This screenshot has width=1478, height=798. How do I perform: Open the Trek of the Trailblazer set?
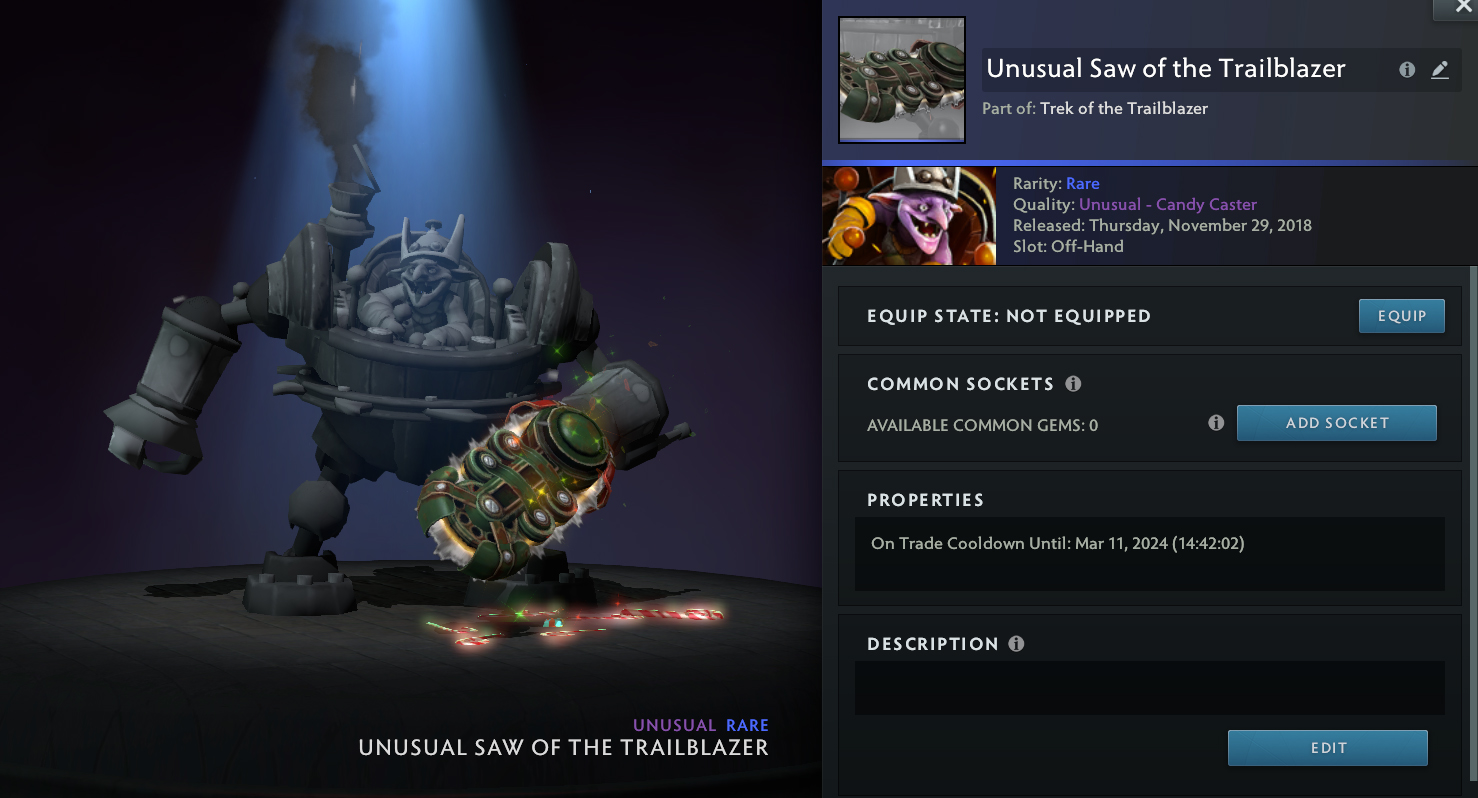(1124, 108)
